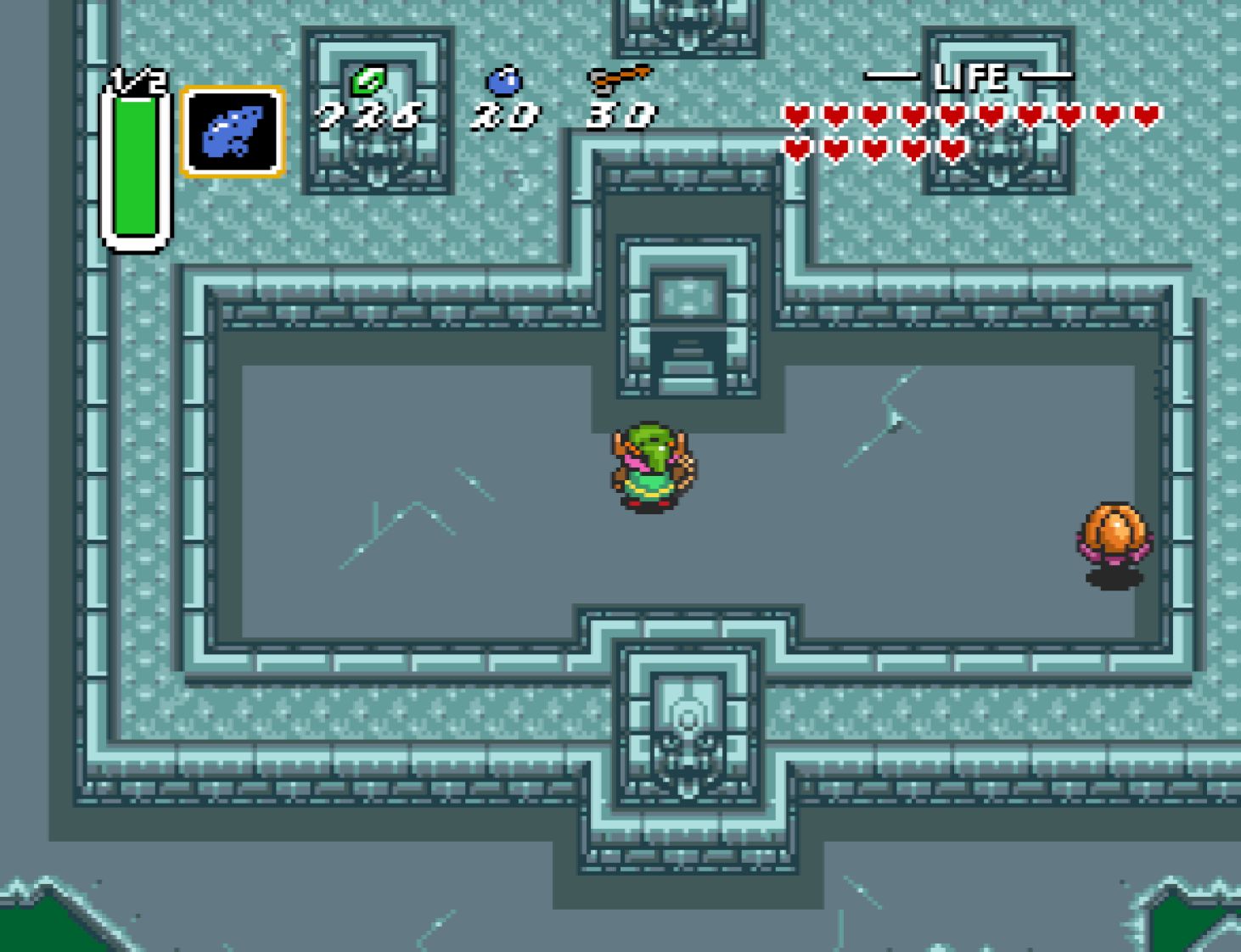Click Link standing in the room center
The width and height of the screenshot is (1241, 952).
pyautogui.click(x=651, y=467)
